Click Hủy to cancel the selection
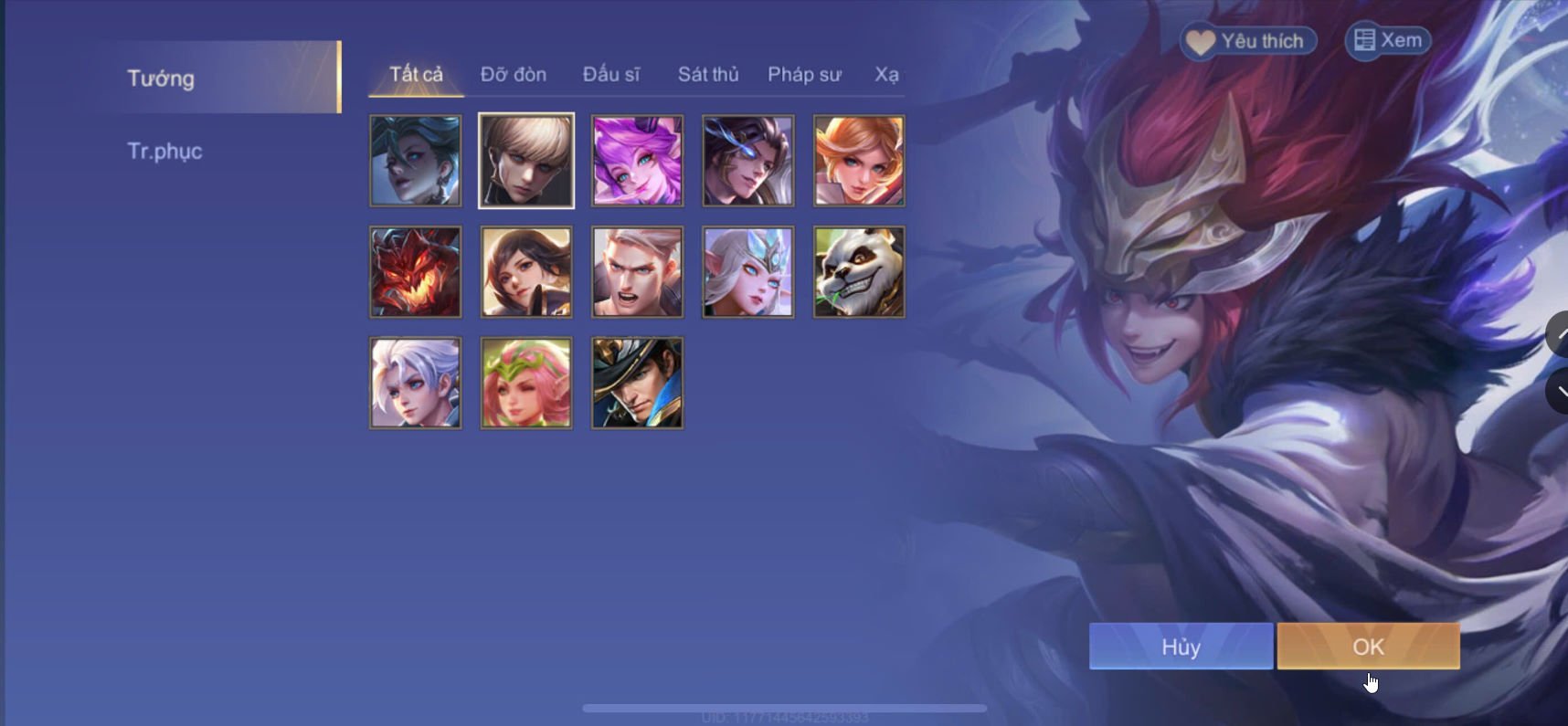This screenshot has width=1568, height=726. (x=1181, y=646)
